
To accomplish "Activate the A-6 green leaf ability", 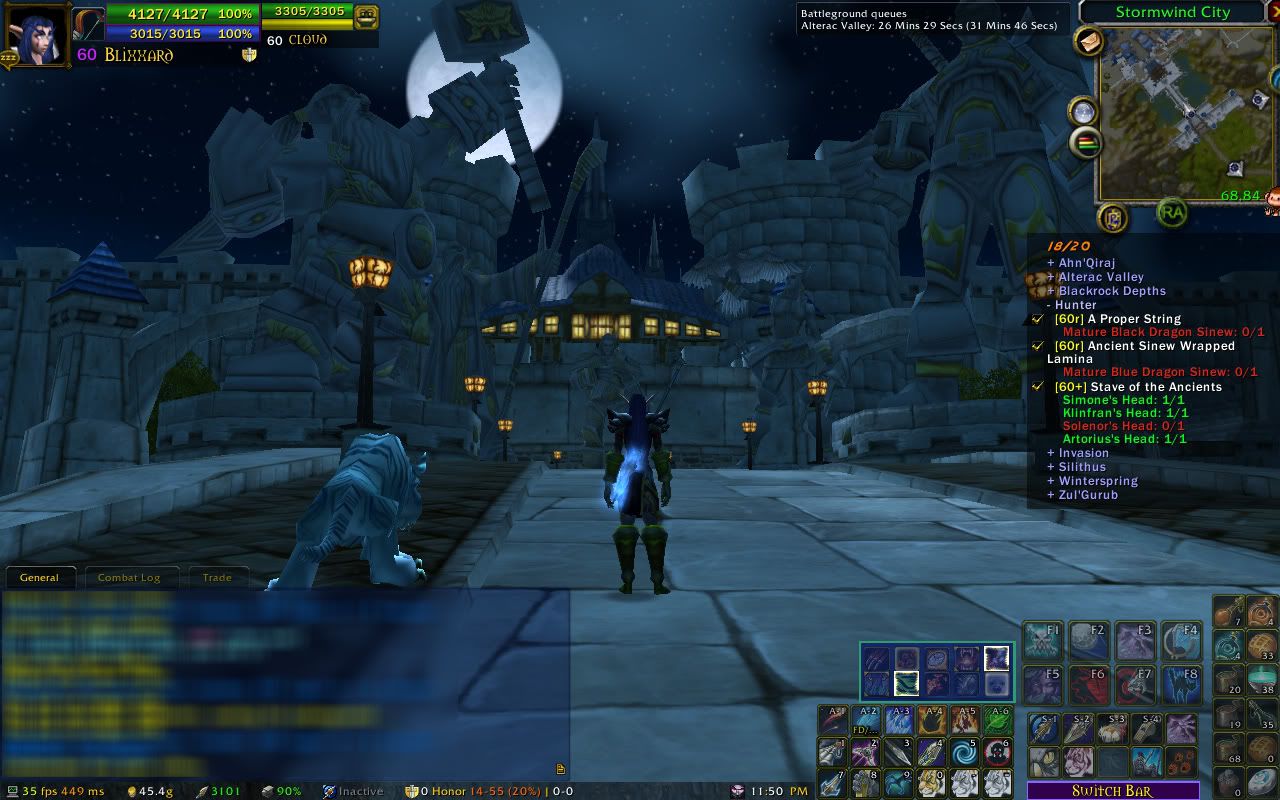I will (x=997, y=721).
